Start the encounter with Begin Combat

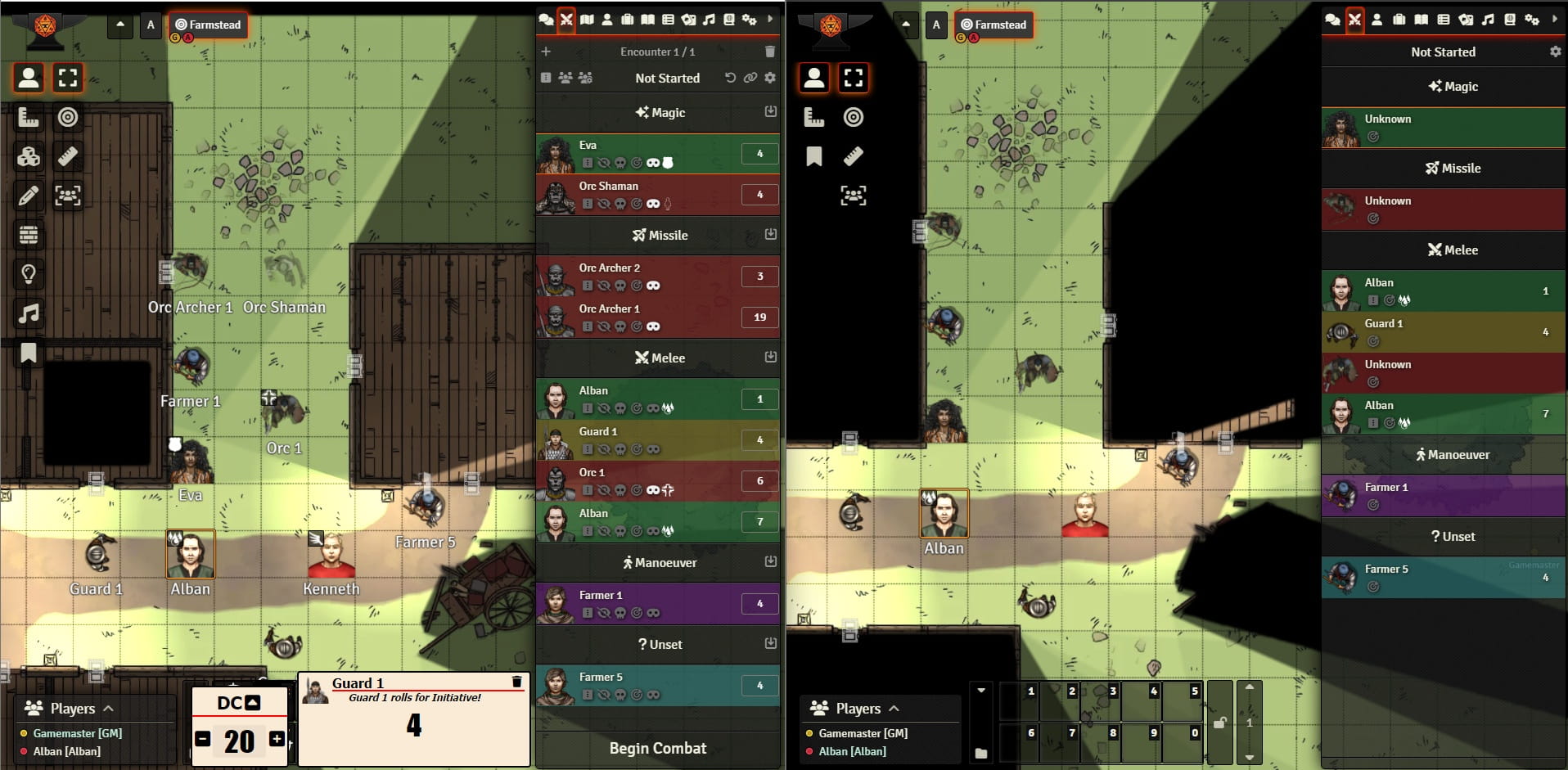[x=657, y=748]
